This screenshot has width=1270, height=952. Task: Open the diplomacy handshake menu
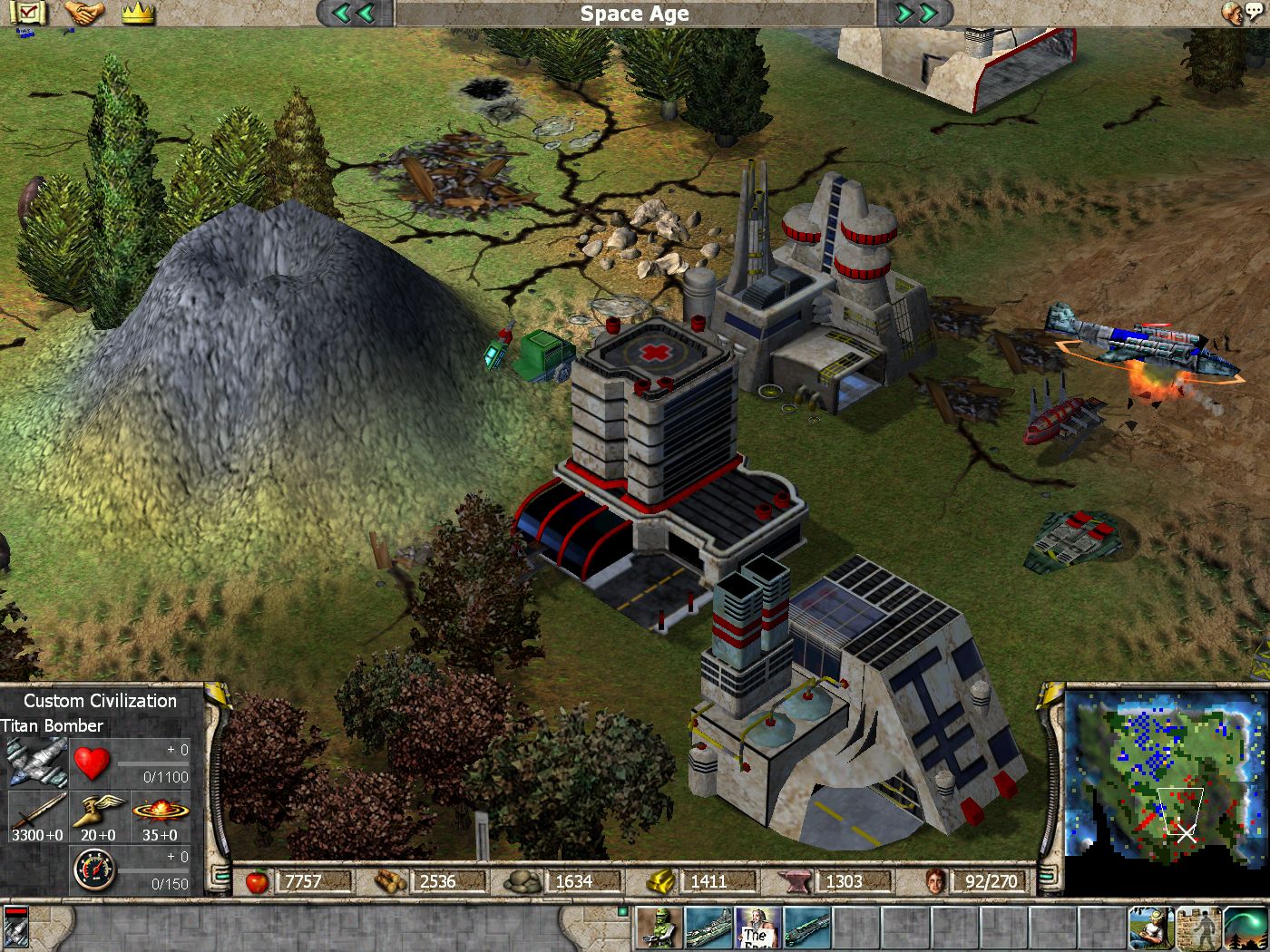tap(83, 13)
